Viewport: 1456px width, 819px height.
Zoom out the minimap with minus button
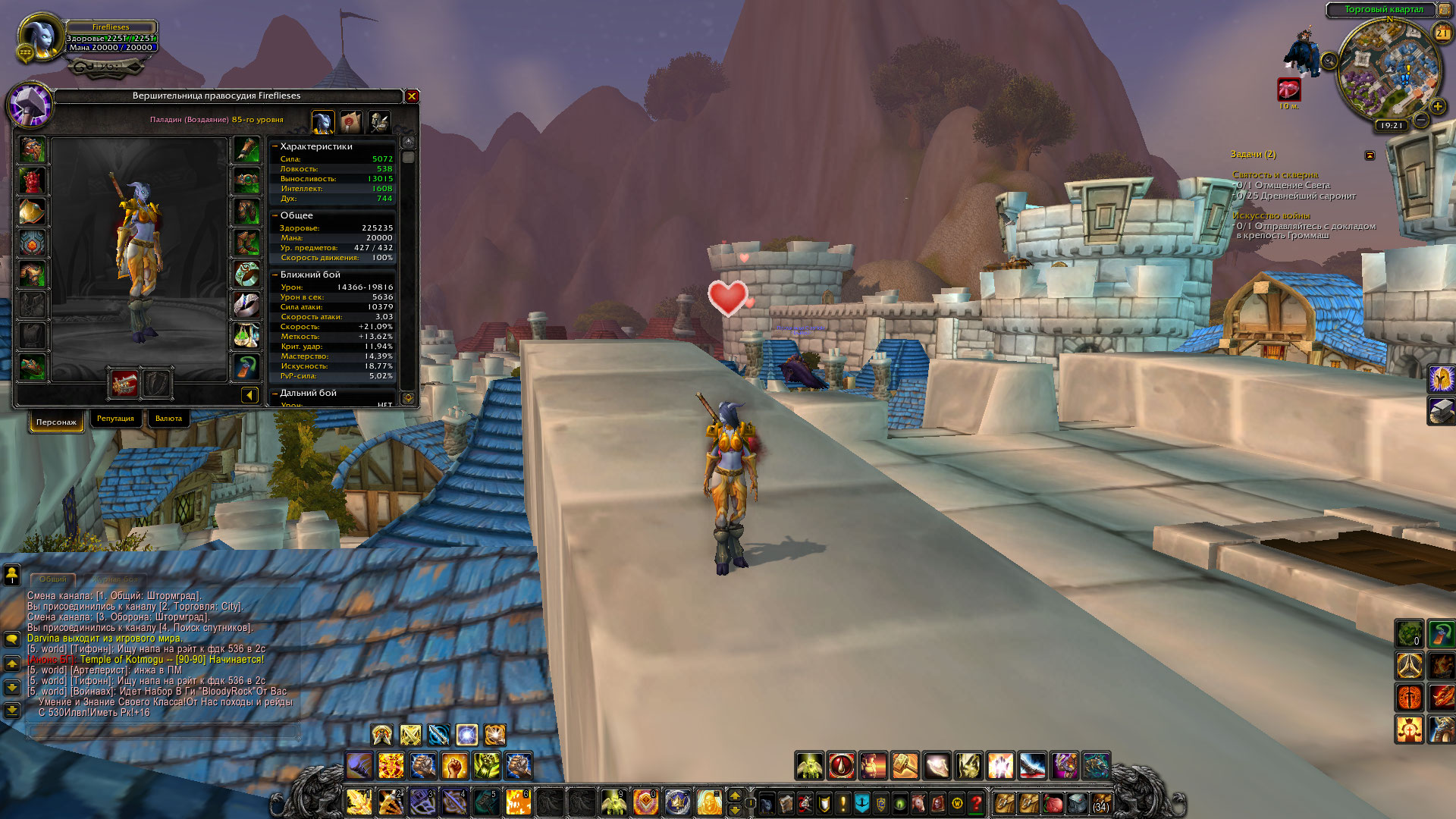click(x=1421, y=120)
